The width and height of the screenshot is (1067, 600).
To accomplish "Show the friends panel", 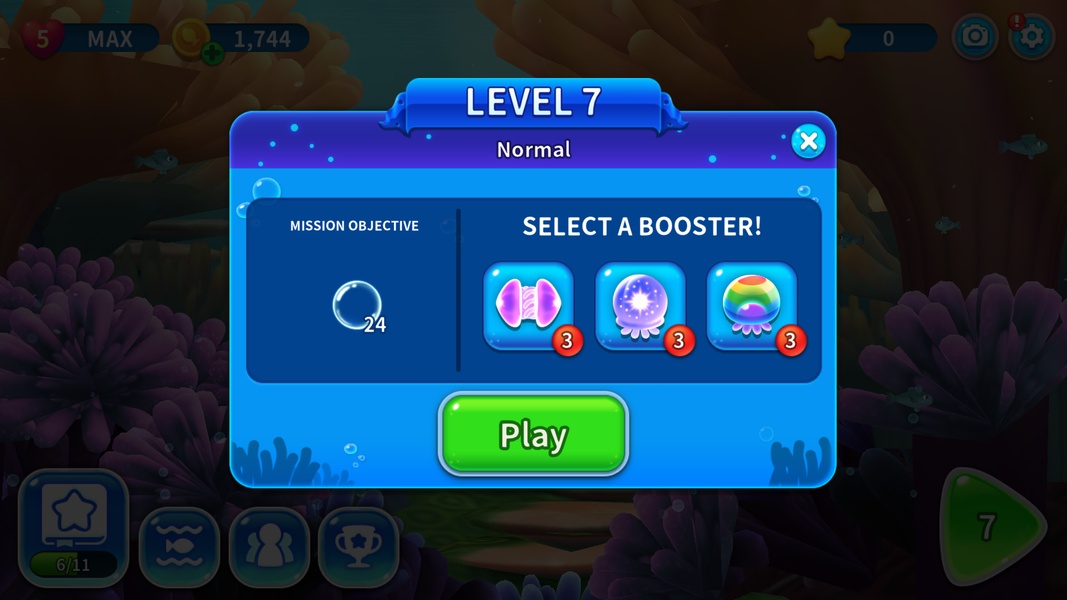I will tap(269, 547).
